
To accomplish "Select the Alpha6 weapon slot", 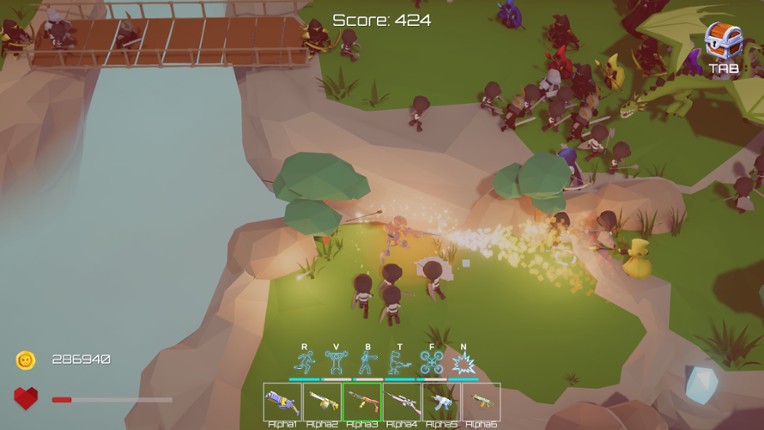I will [x=481, y=401].
